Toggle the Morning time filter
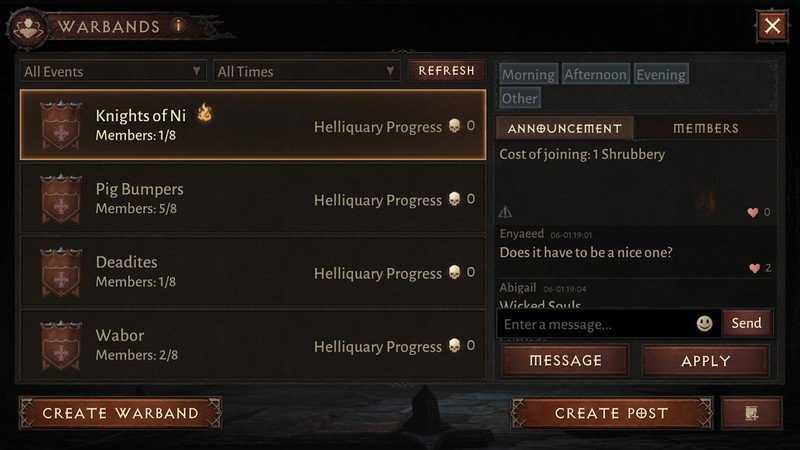 coord(528,75)
